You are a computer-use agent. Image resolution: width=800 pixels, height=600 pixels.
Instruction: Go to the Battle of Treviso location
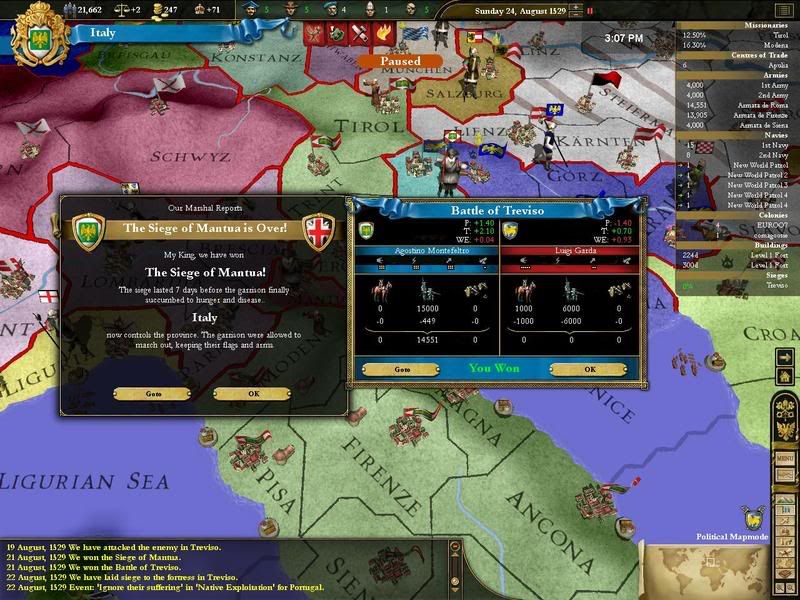[x=402, y=369]
